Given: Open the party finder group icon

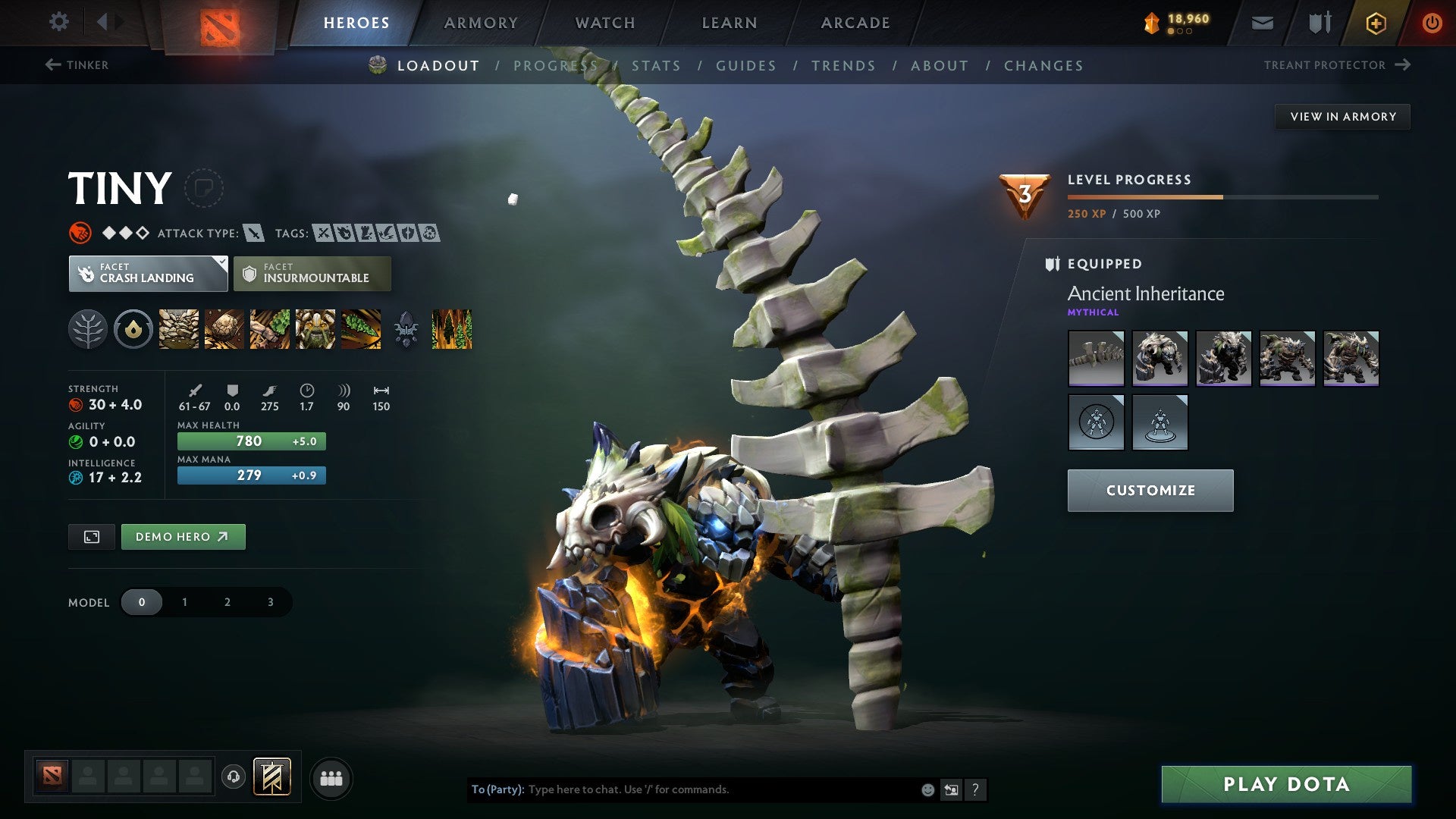Looking at the screenshot, I should tap(332, 777).
